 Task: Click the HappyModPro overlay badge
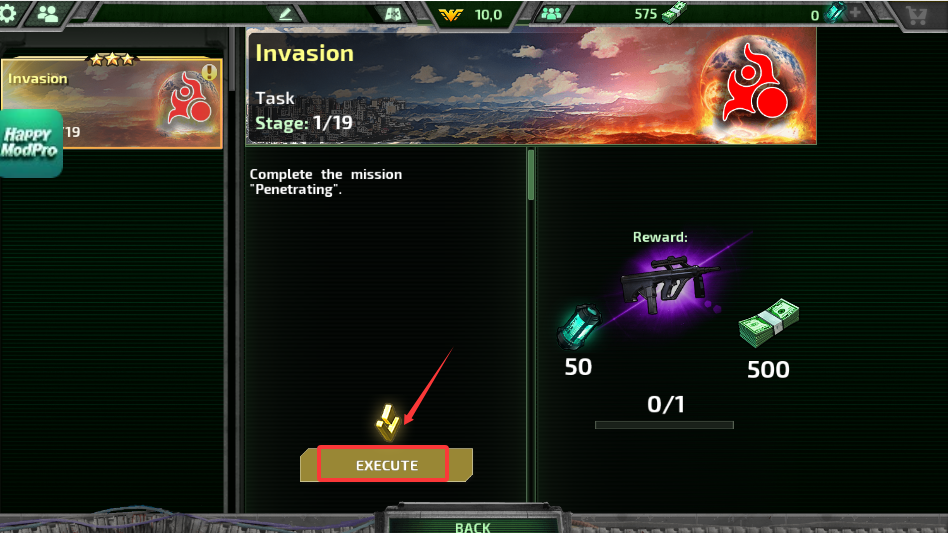[31, 144]
